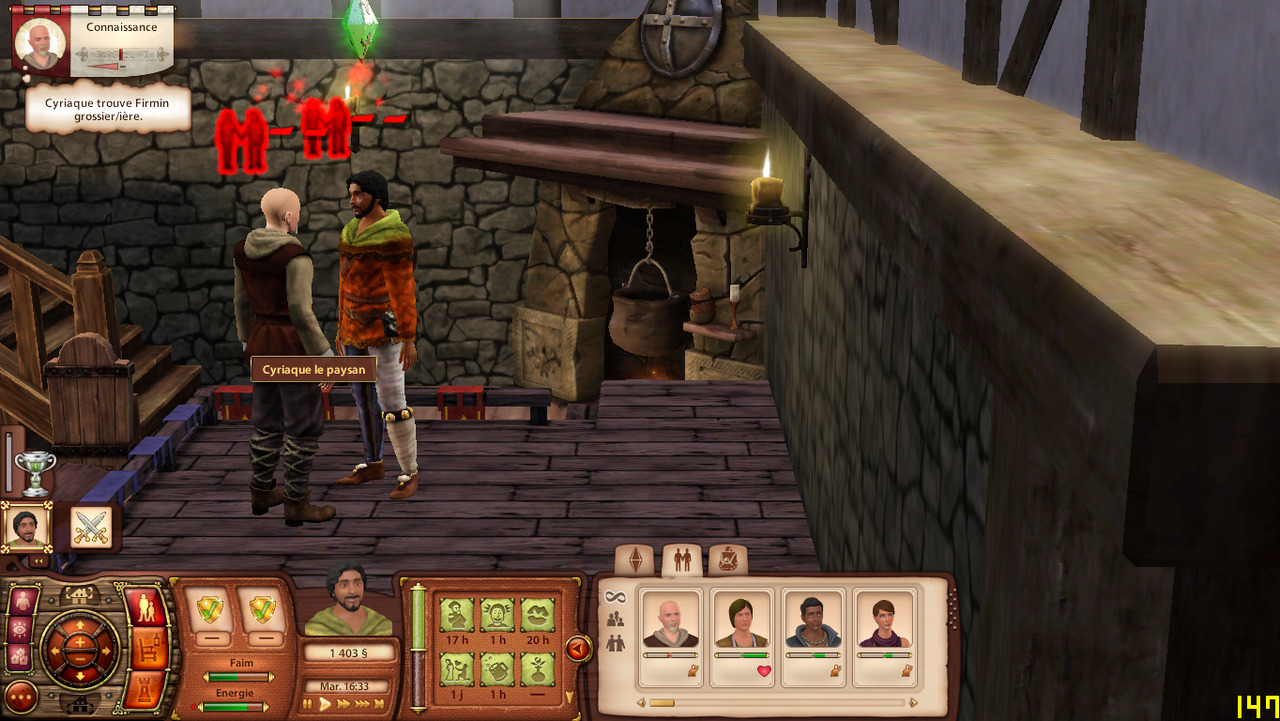The image size is (1280, 721).
Task: Click the round three-dot options button
Action: click(21, 695)
